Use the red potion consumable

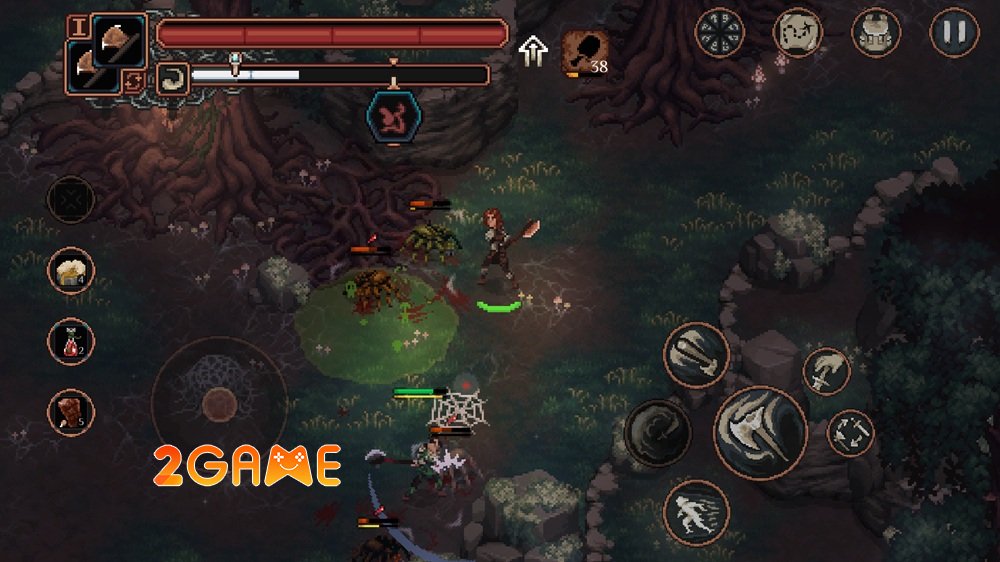coord(71,342)
